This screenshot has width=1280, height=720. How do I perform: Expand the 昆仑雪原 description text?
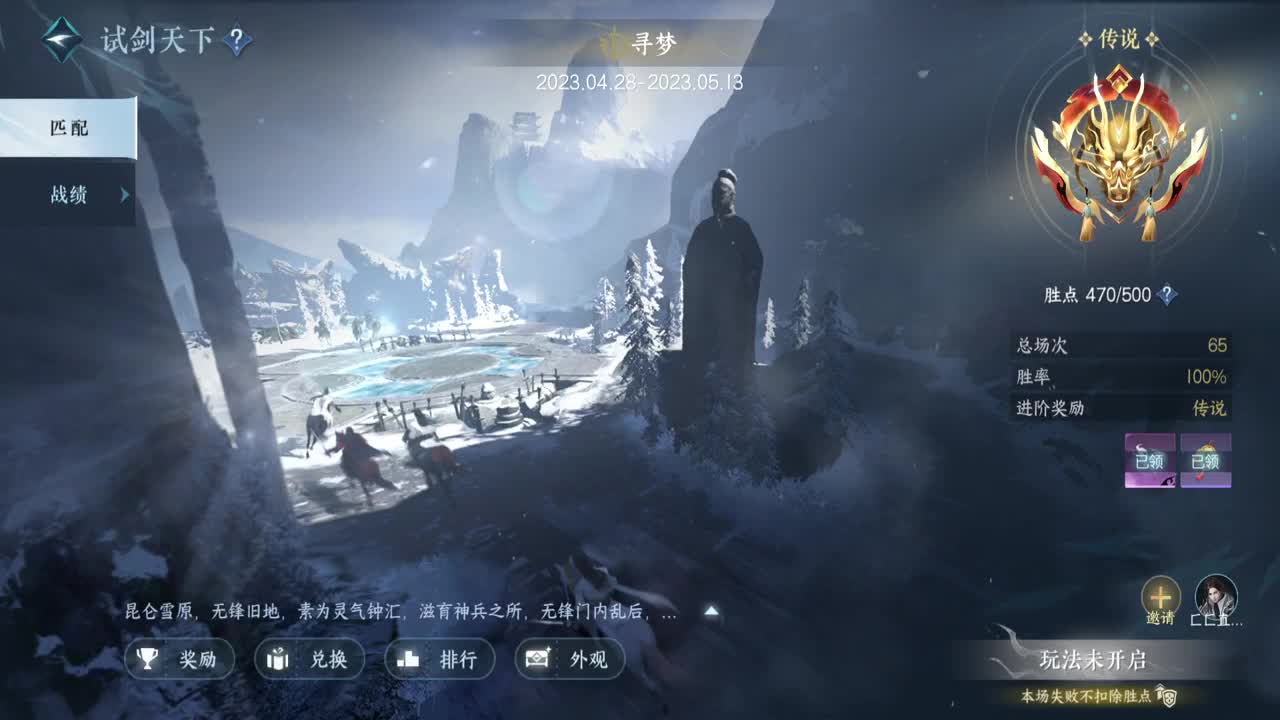(x=711, y=612)
